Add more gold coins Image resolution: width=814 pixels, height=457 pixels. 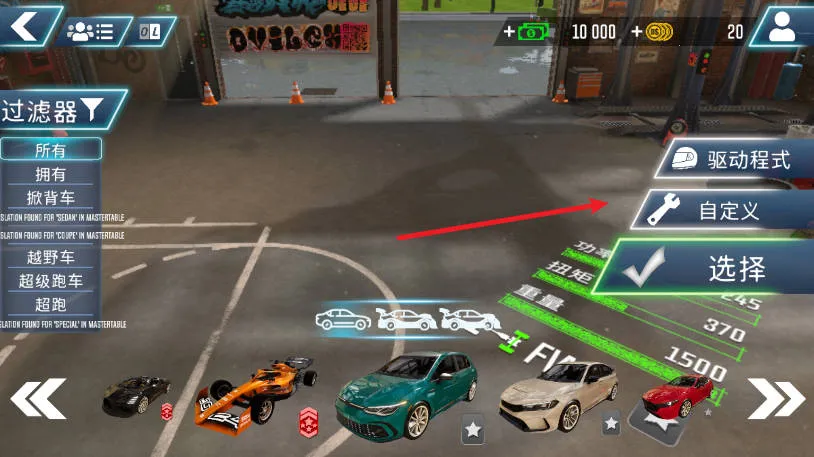coord(654,32)
